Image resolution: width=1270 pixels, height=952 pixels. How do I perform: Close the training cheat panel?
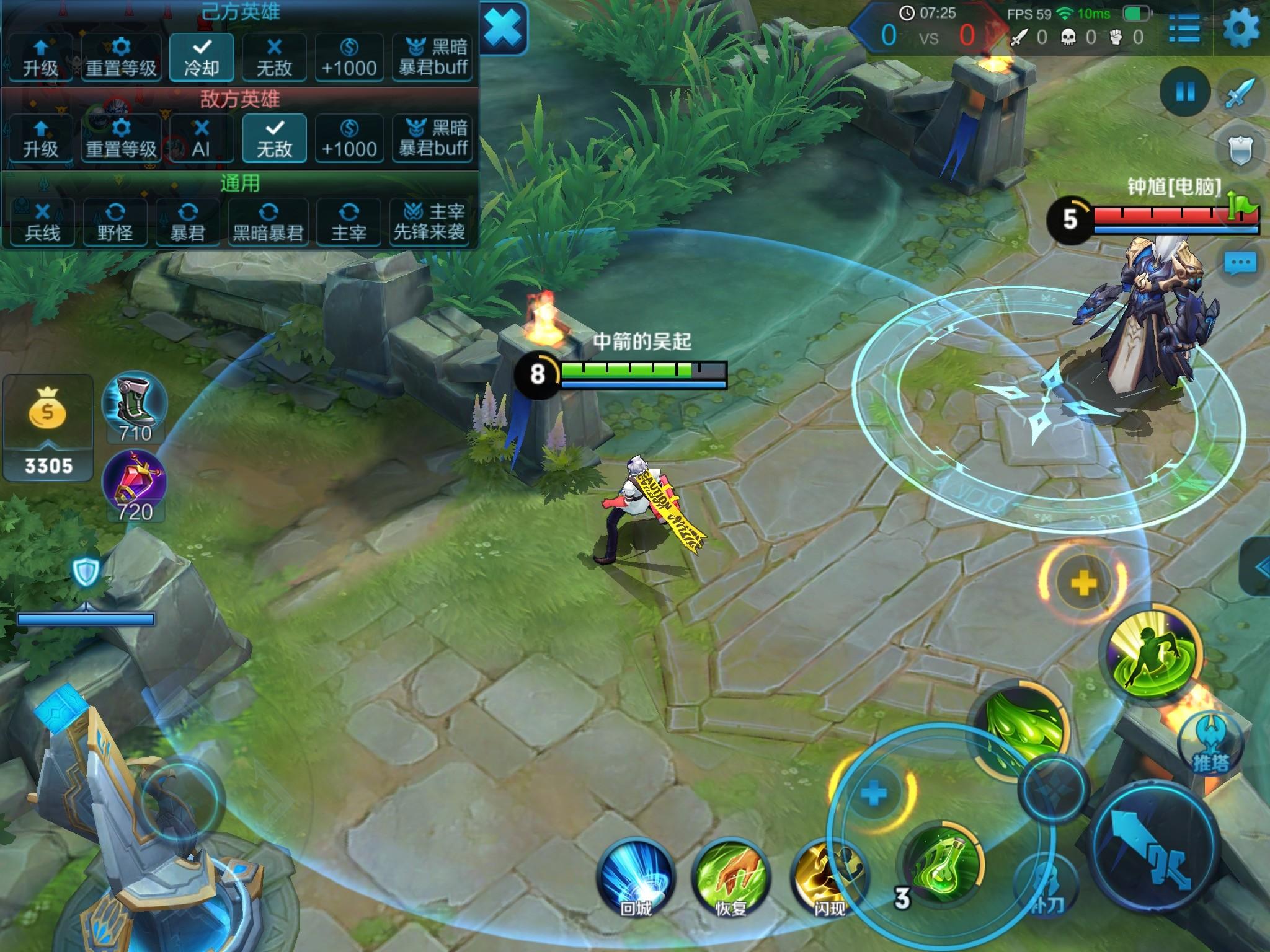(x=503, y=29)
